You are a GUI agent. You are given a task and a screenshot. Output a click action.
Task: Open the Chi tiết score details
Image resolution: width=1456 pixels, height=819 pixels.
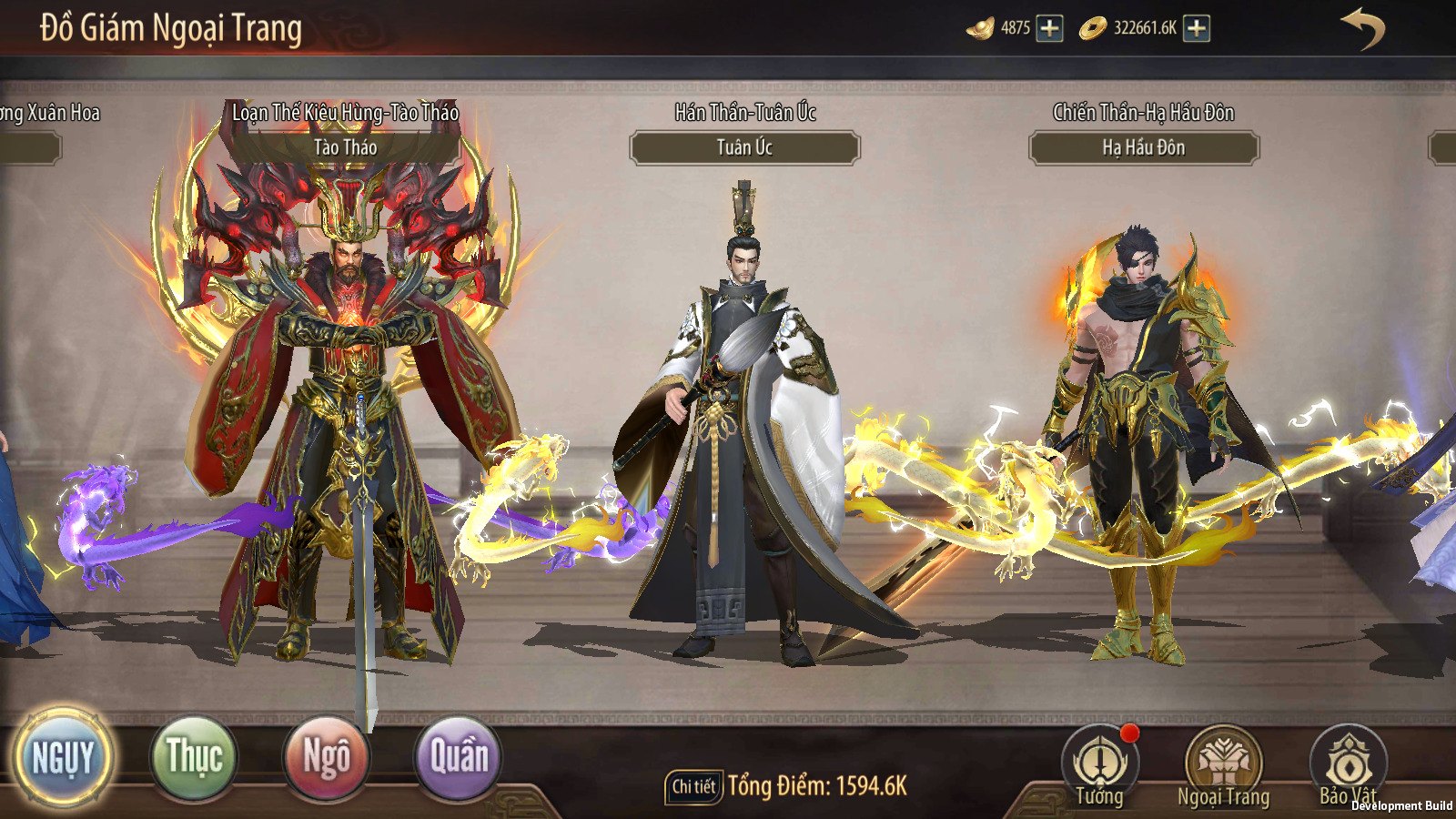693,786
